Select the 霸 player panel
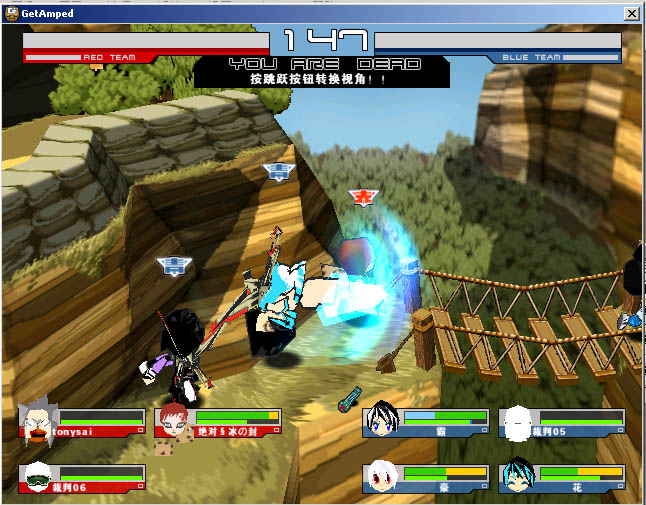Image resolution: width=646 pixels, height=505 pixels. pyautogui.click(x=426, y=422)
